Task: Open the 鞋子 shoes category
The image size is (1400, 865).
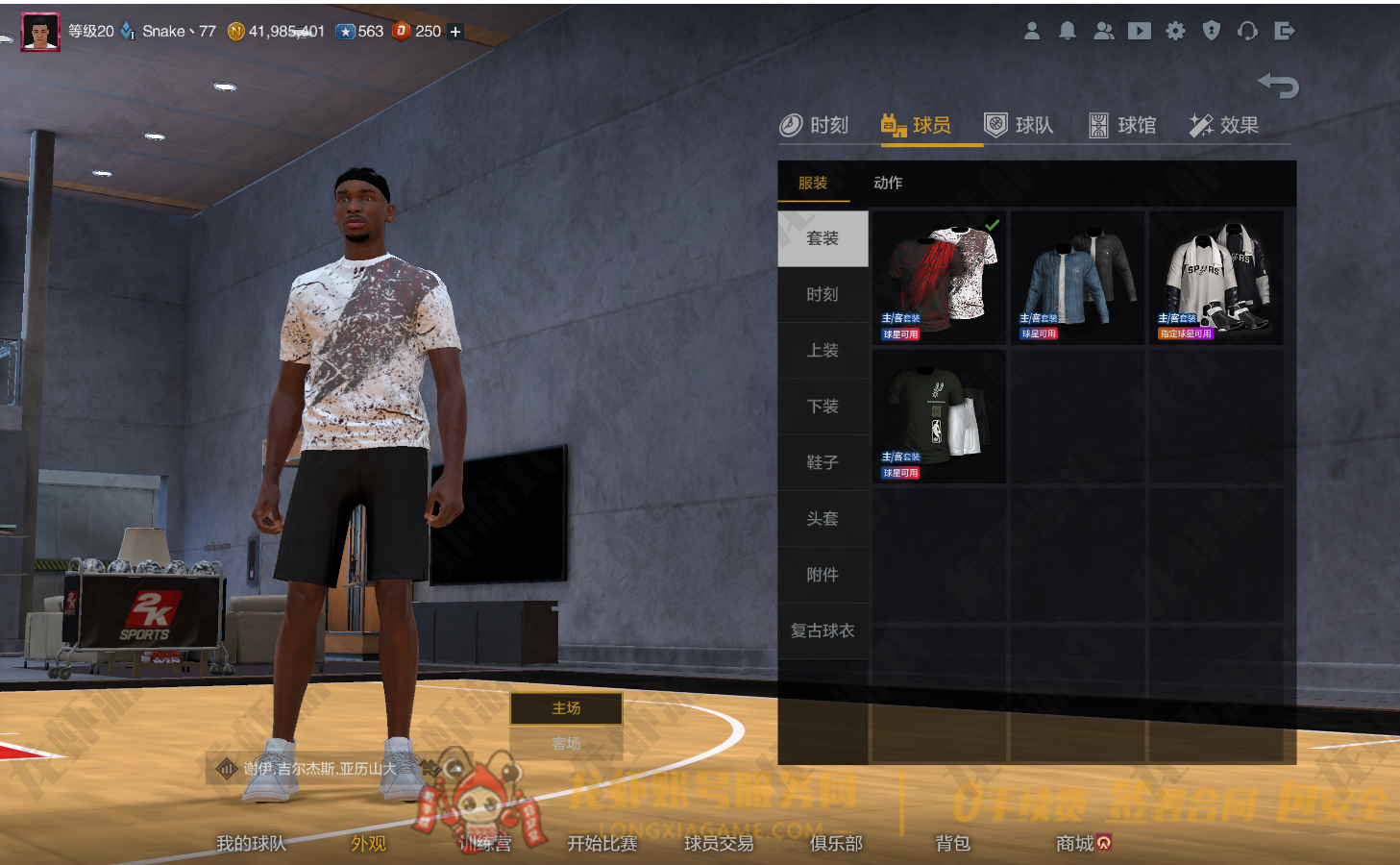Action: point(823,462)
